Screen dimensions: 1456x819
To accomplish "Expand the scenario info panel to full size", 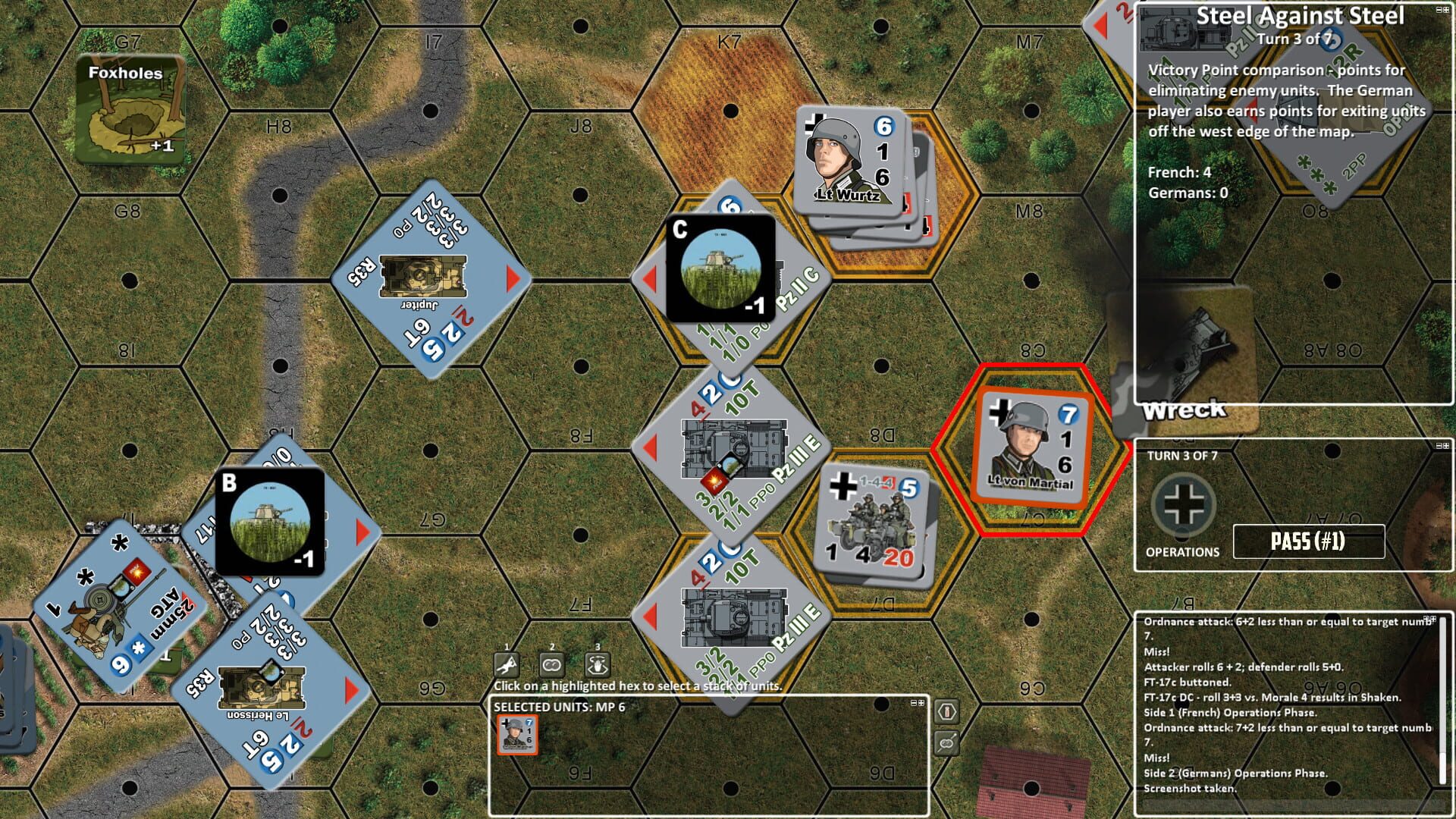I will click(x=1448, y=9).
